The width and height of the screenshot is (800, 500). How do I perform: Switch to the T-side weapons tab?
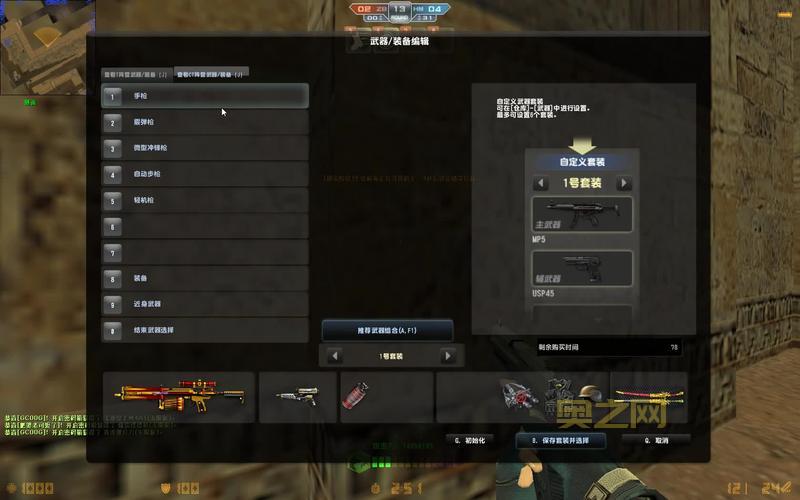pyautogui.click(x=136, y=74)
